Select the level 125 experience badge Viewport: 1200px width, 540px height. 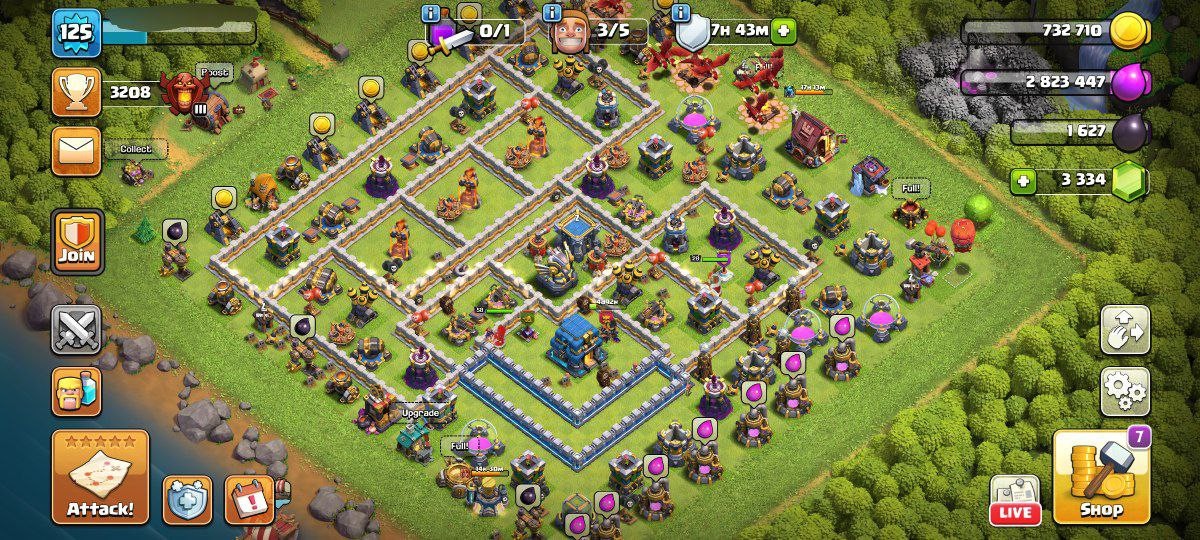(76, 32)
